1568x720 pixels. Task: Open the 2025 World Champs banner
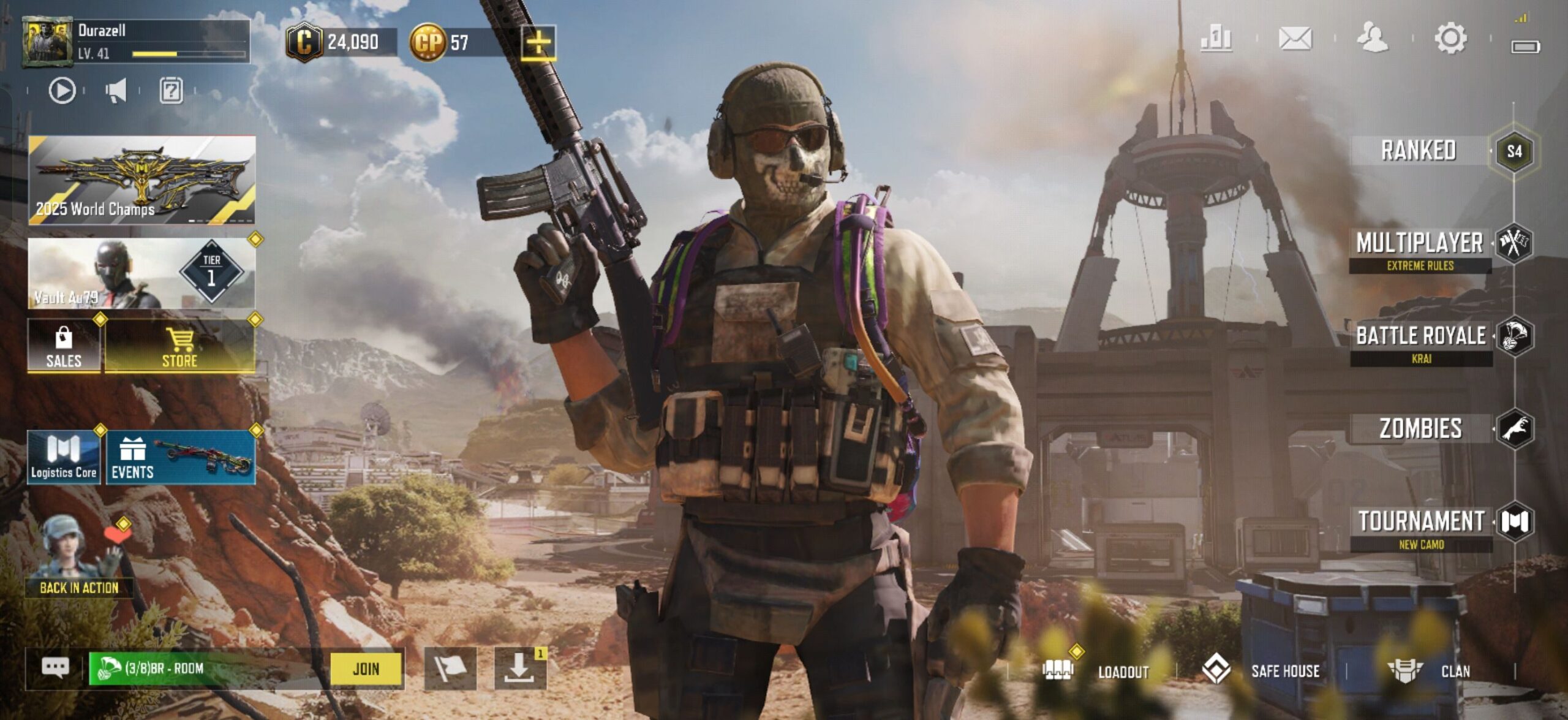[142, 180]
